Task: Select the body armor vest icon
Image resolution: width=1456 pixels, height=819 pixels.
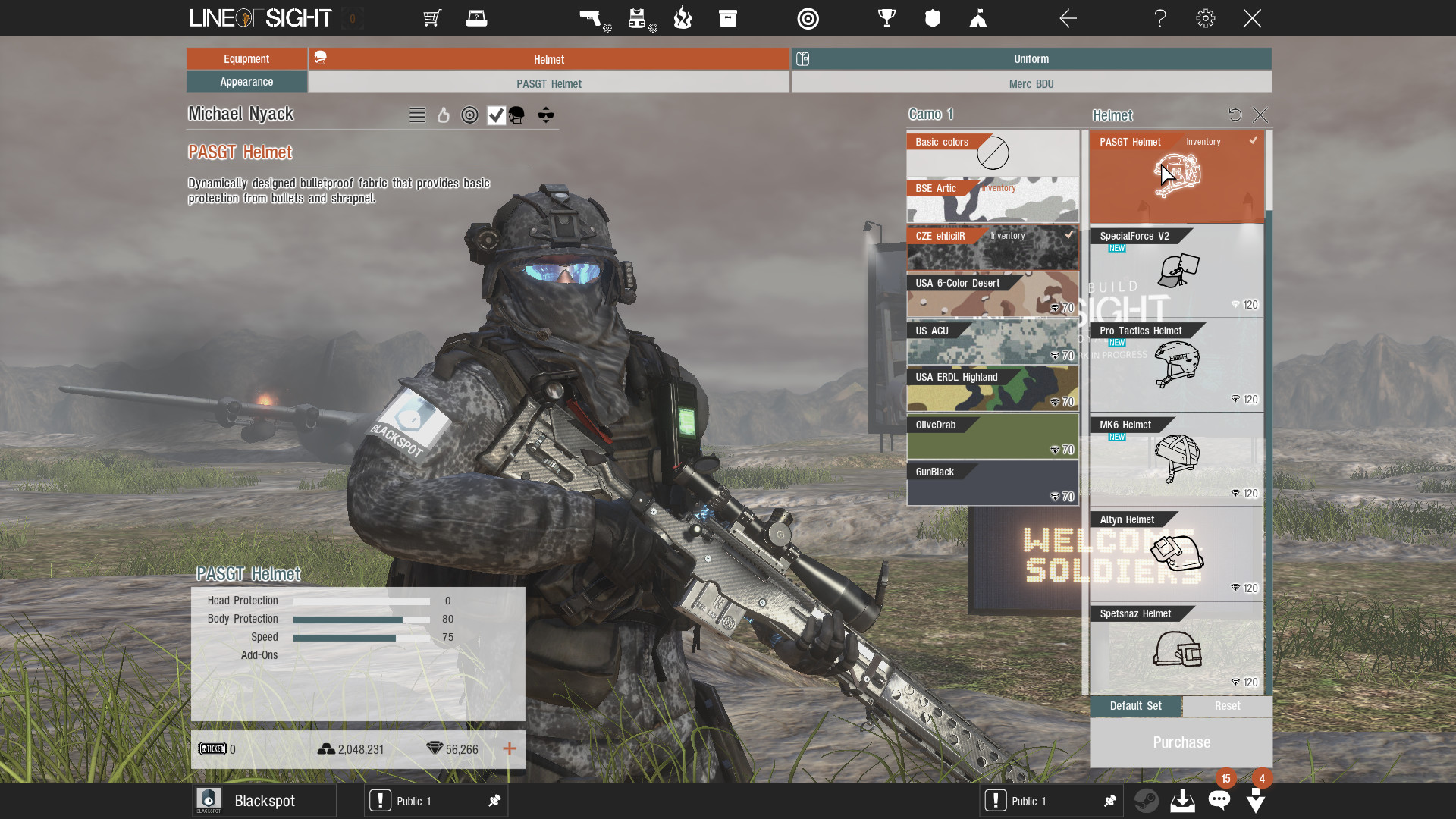Action: click(638, 18)
